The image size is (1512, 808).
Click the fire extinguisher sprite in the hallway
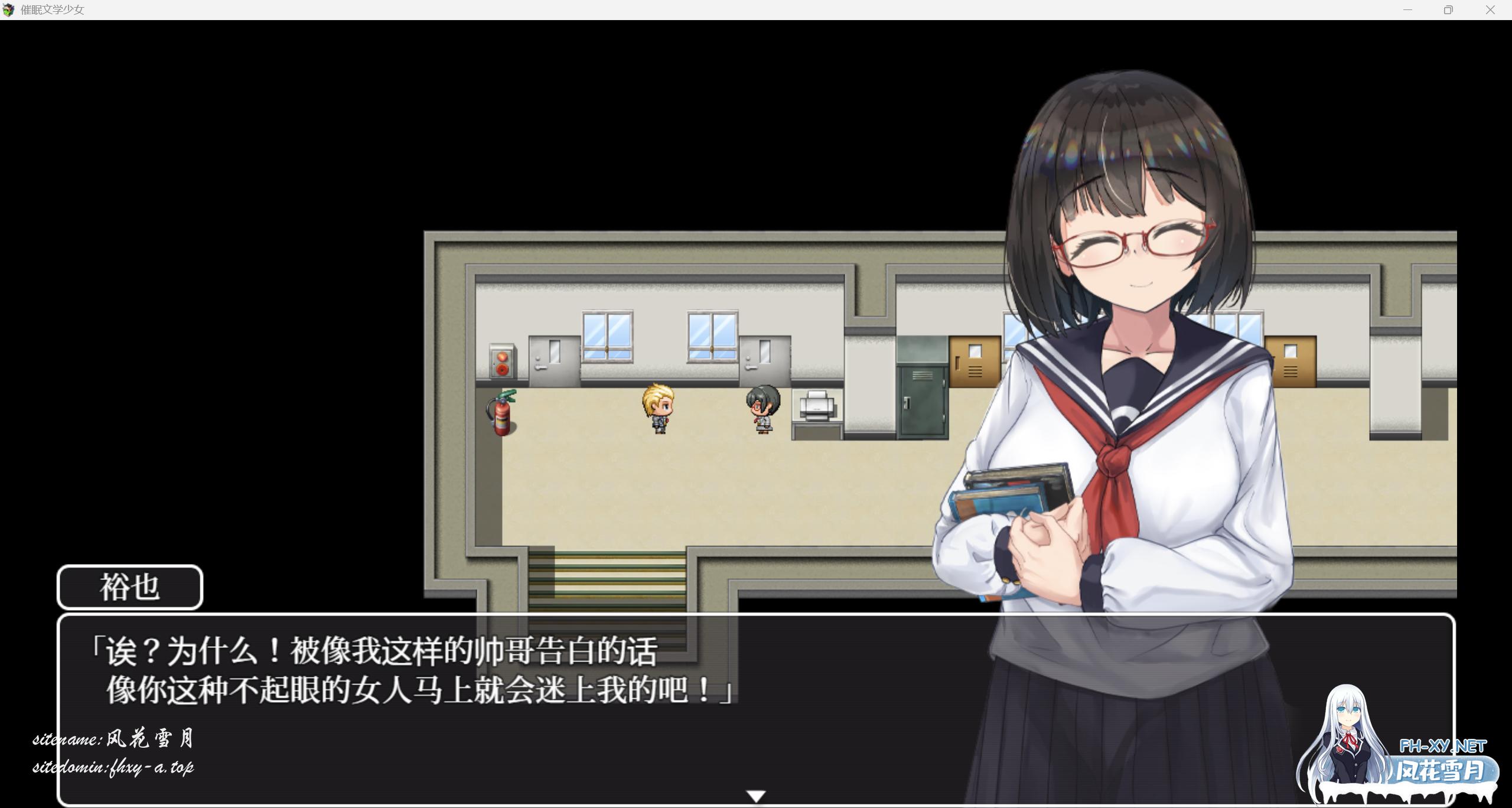pos(501,413)
